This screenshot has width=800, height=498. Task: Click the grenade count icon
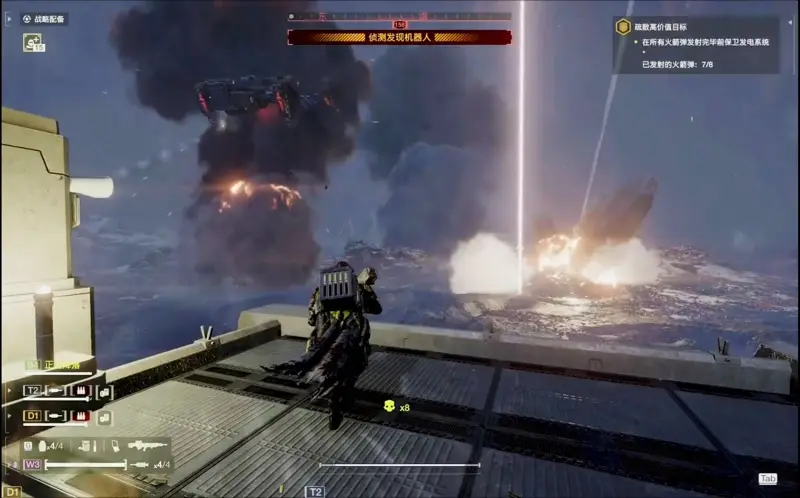(43, 446)
